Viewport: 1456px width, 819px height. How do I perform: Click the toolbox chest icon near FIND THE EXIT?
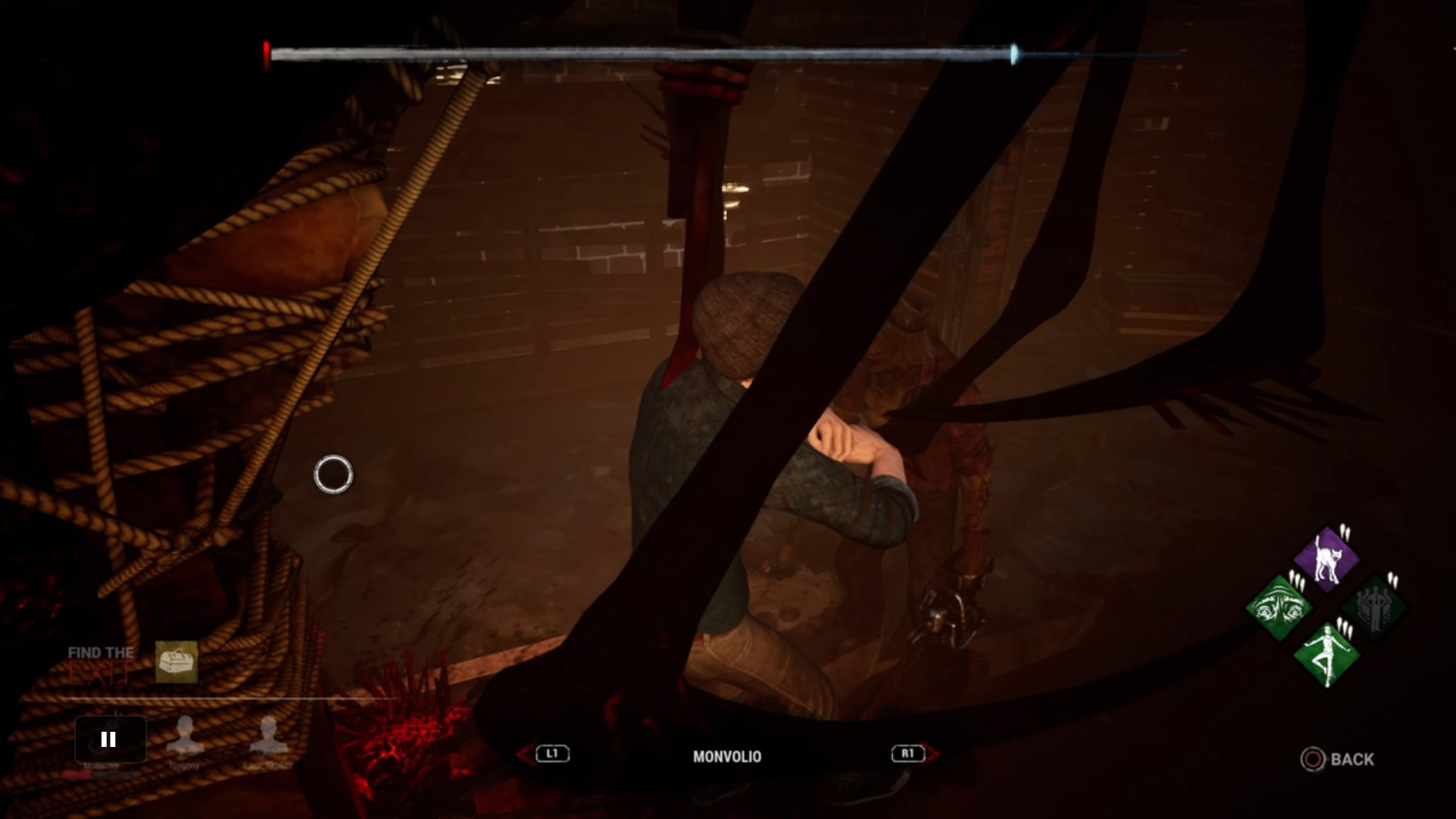click(177, 662)
